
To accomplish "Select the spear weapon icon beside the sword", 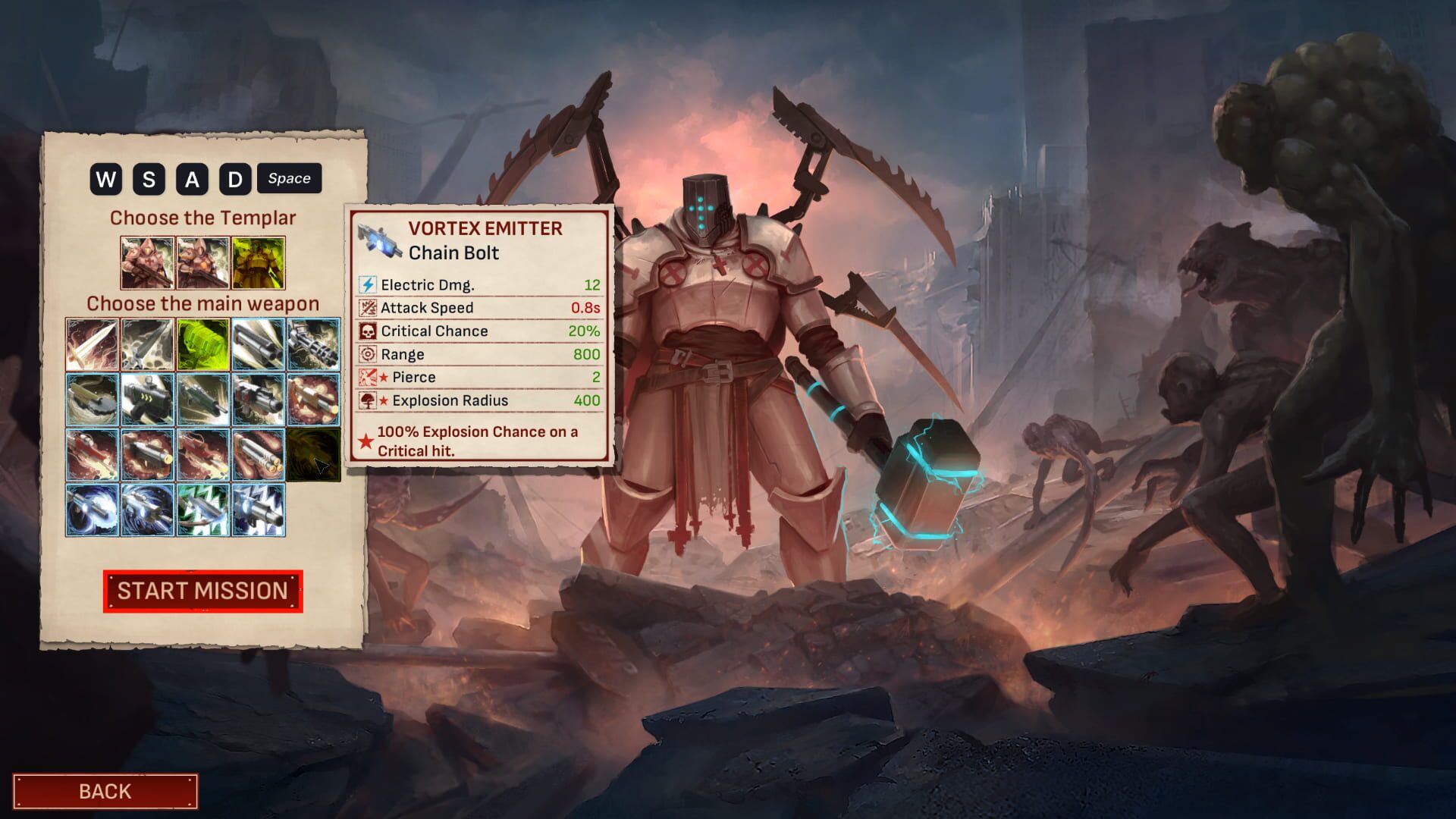I will tap(147, 345).
